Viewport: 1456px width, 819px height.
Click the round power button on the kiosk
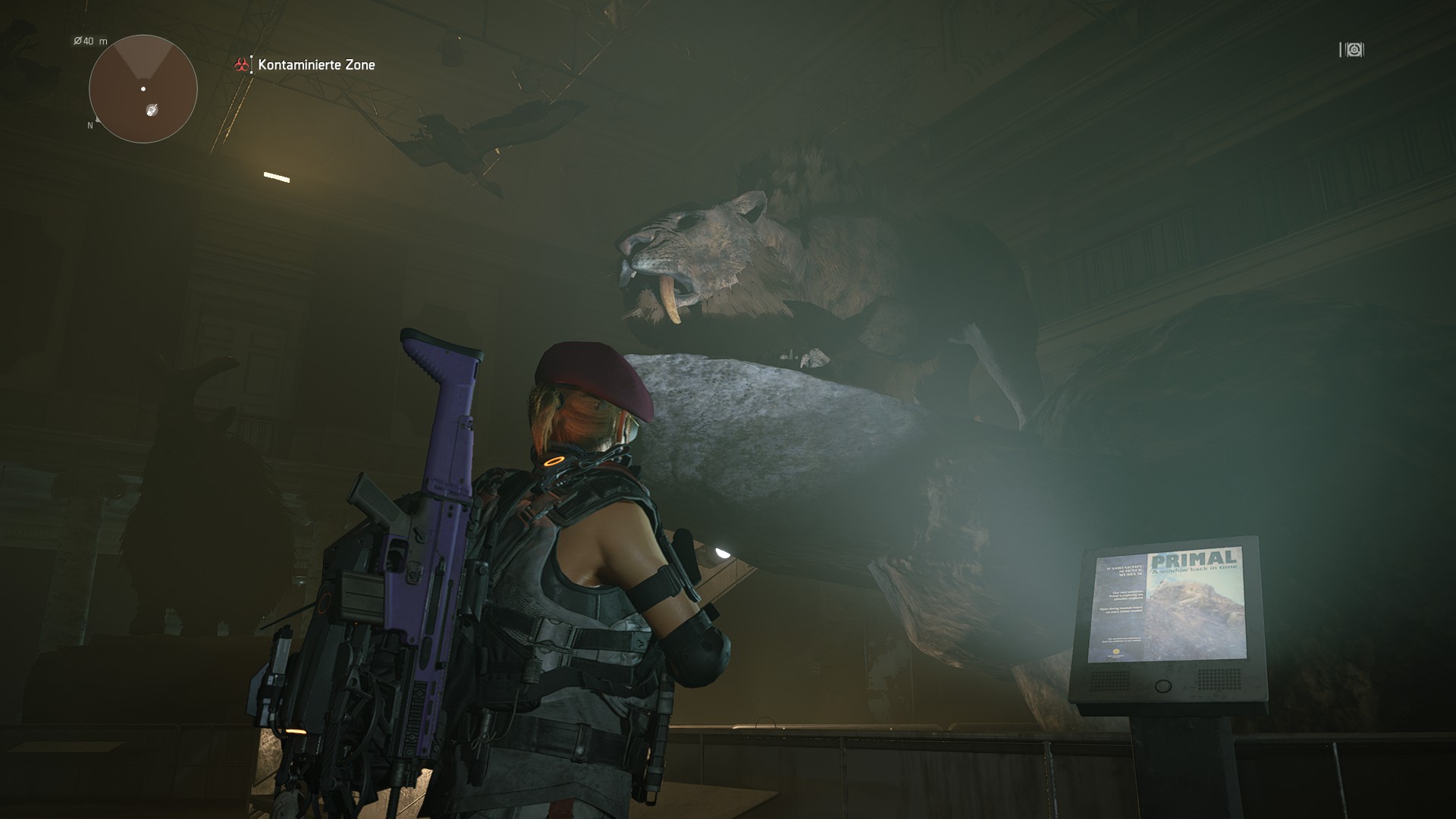(1163, 685)
